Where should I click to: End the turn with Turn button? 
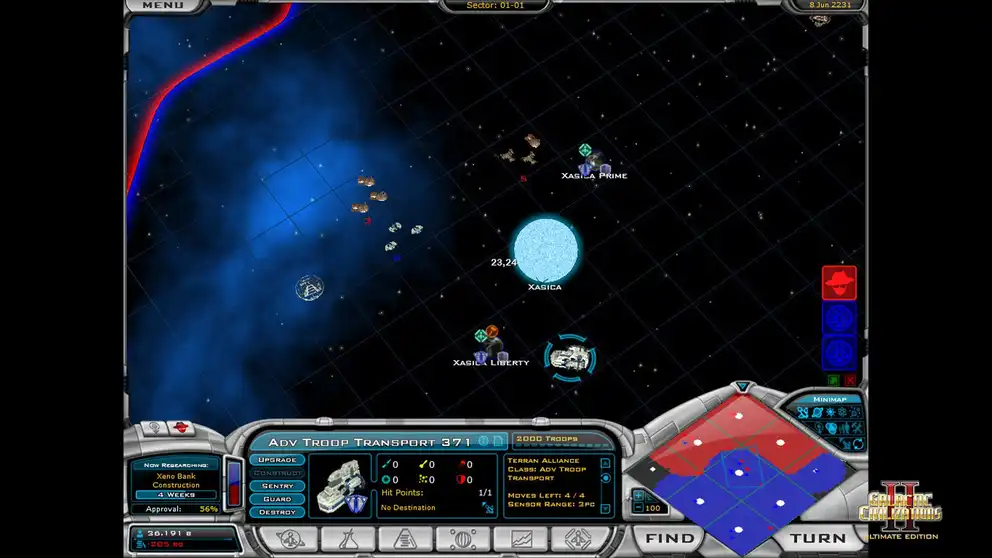click(x=818, y=538)
